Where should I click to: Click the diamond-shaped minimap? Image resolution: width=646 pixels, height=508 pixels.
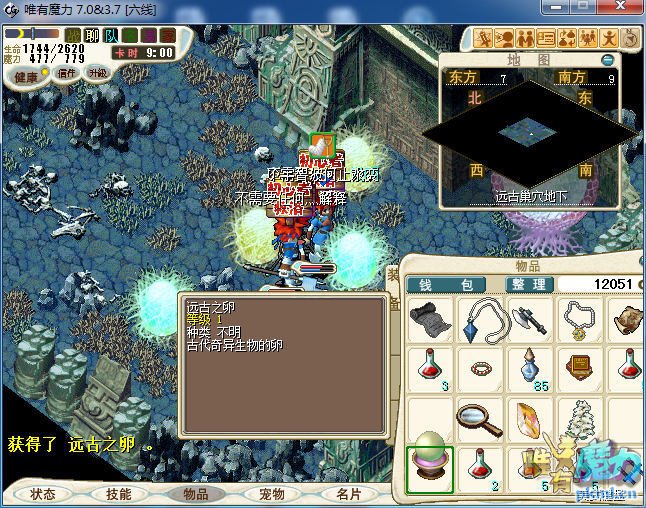point(529,130)
